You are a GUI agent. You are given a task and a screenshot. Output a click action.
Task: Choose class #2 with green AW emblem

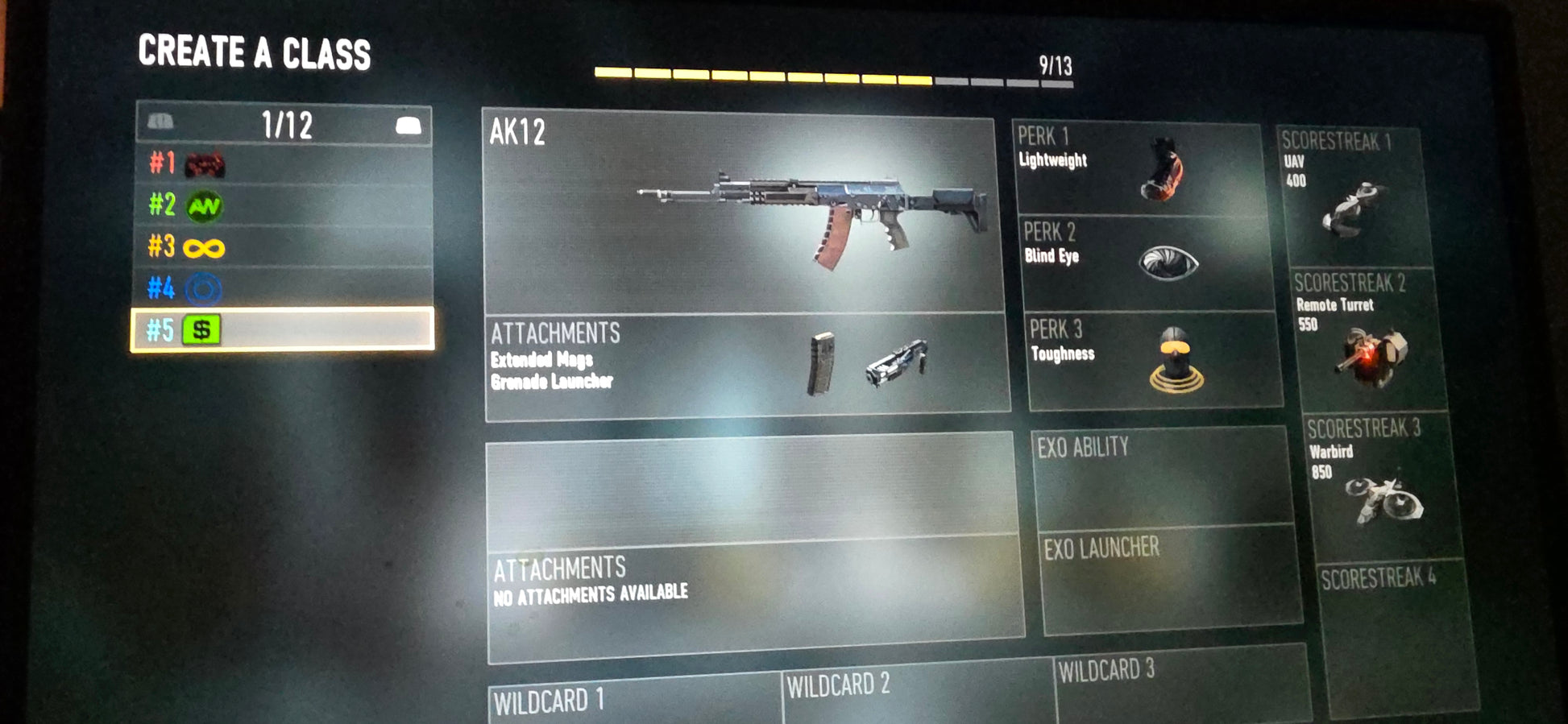[x=284, y=206]
